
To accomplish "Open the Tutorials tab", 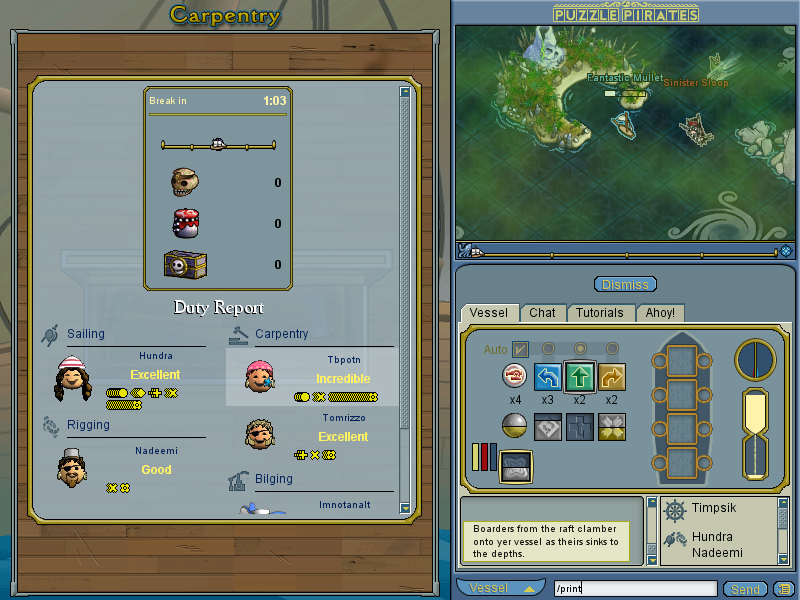I will (x=599, y=313).
